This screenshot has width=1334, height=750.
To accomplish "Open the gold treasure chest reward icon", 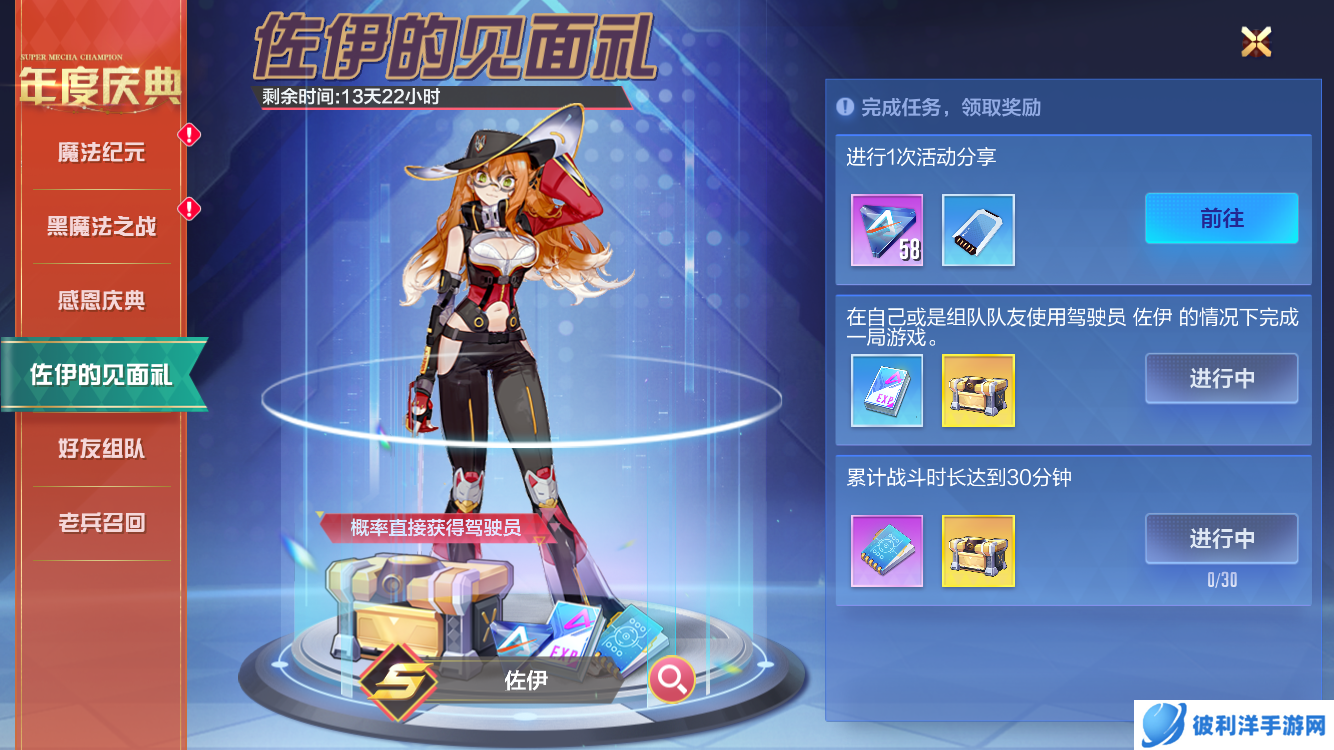I will pyautogui.click(x=977, y=391).
